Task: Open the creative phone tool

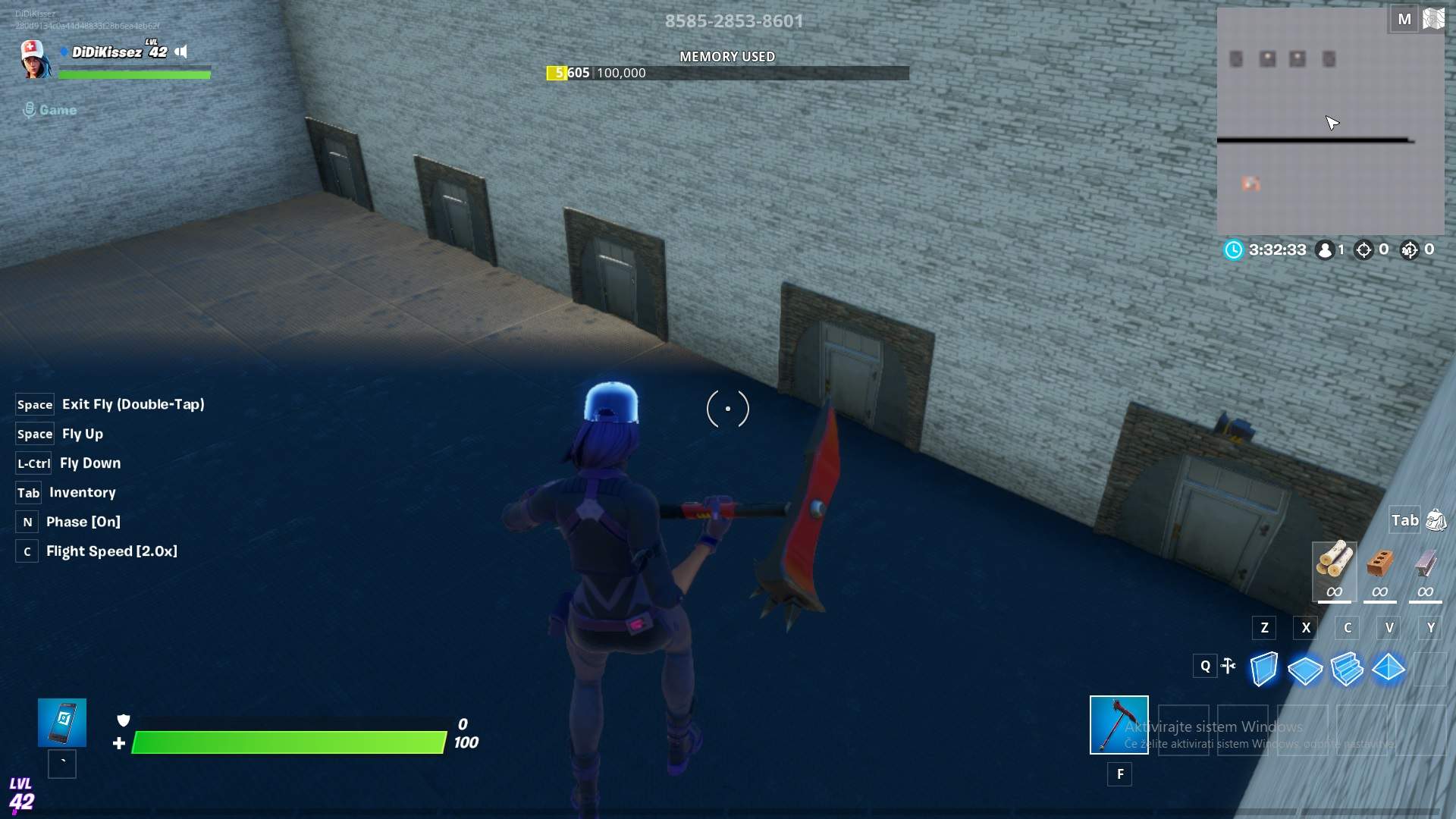Action: tap(61, 722)
